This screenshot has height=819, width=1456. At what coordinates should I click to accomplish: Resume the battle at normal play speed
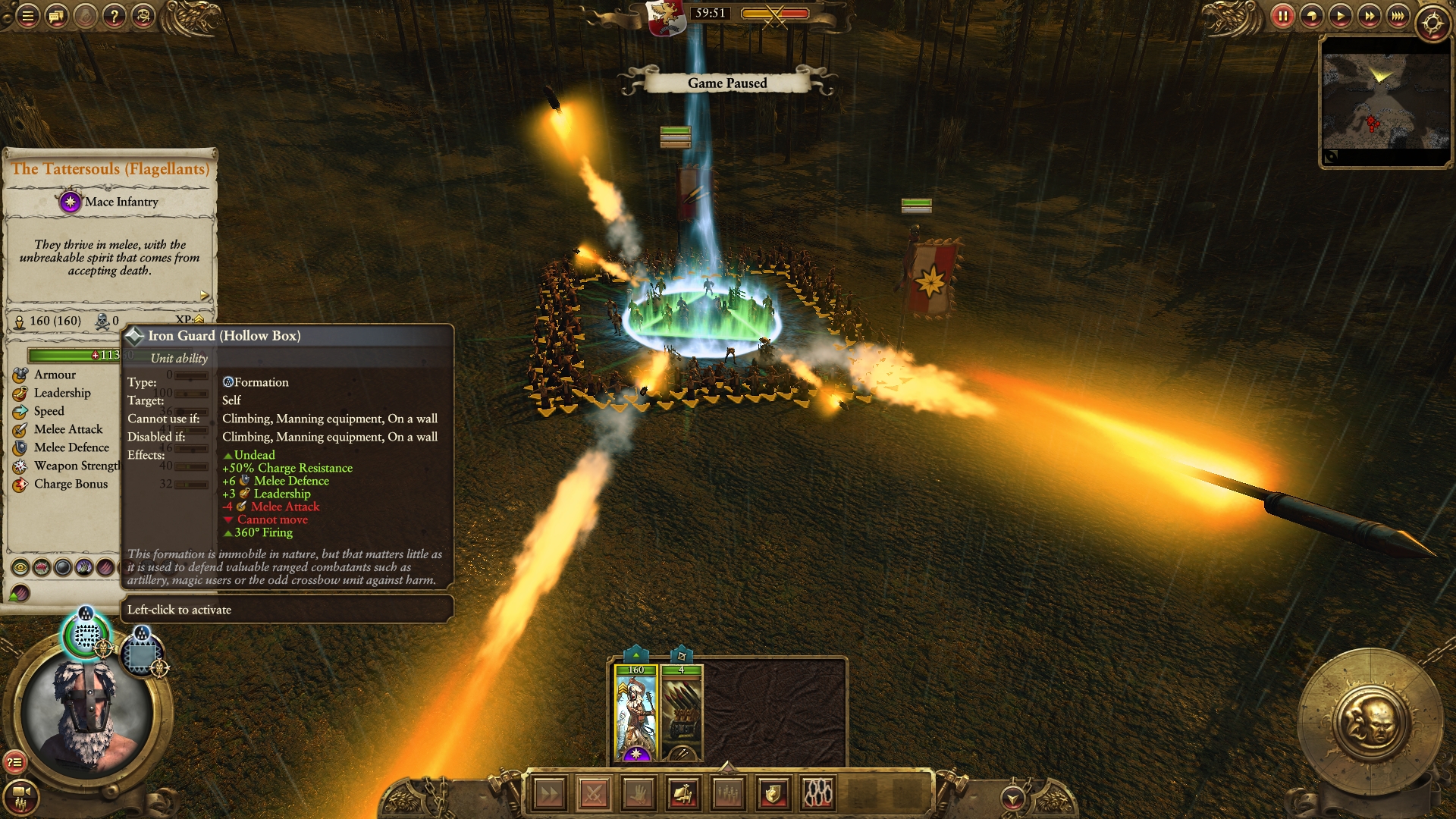[1340, 16]
